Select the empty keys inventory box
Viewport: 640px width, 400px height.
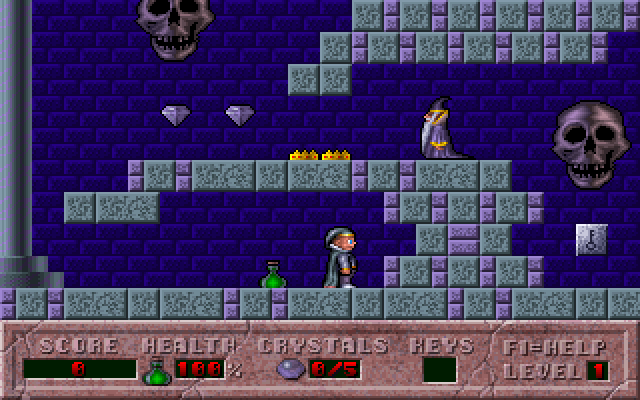point(439,370)
